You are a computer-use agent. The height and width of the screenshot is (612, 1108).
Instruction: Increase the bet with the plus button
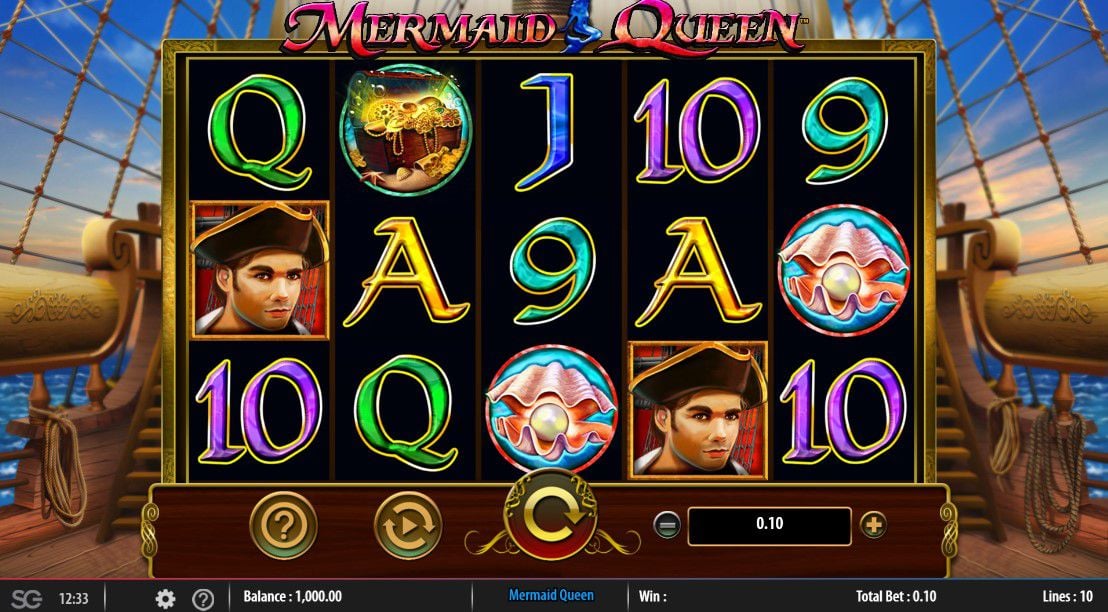coord(873,525)
